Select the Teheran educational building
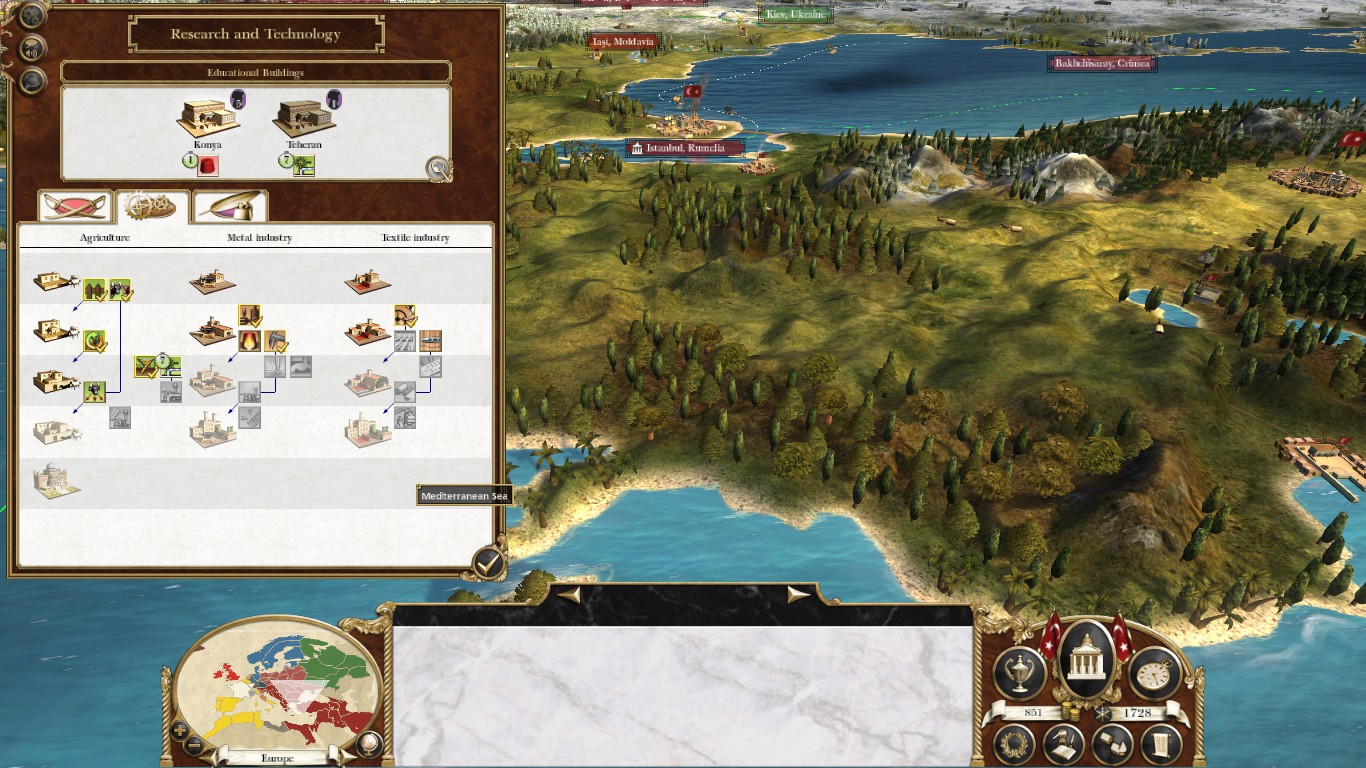The height and width of the screenshot is (768, 1366). (302, 117)
